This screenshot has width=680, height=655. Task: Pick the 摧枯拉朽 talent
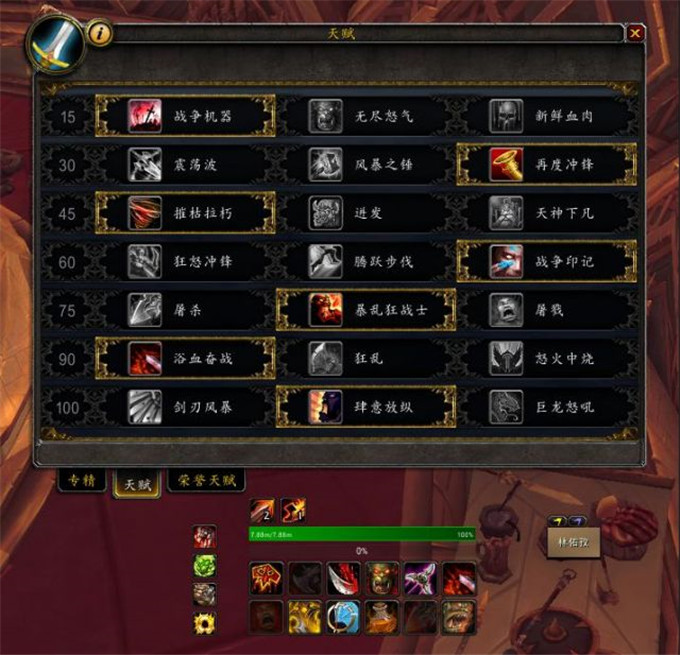pyautogui.click(x=185, y=213)
